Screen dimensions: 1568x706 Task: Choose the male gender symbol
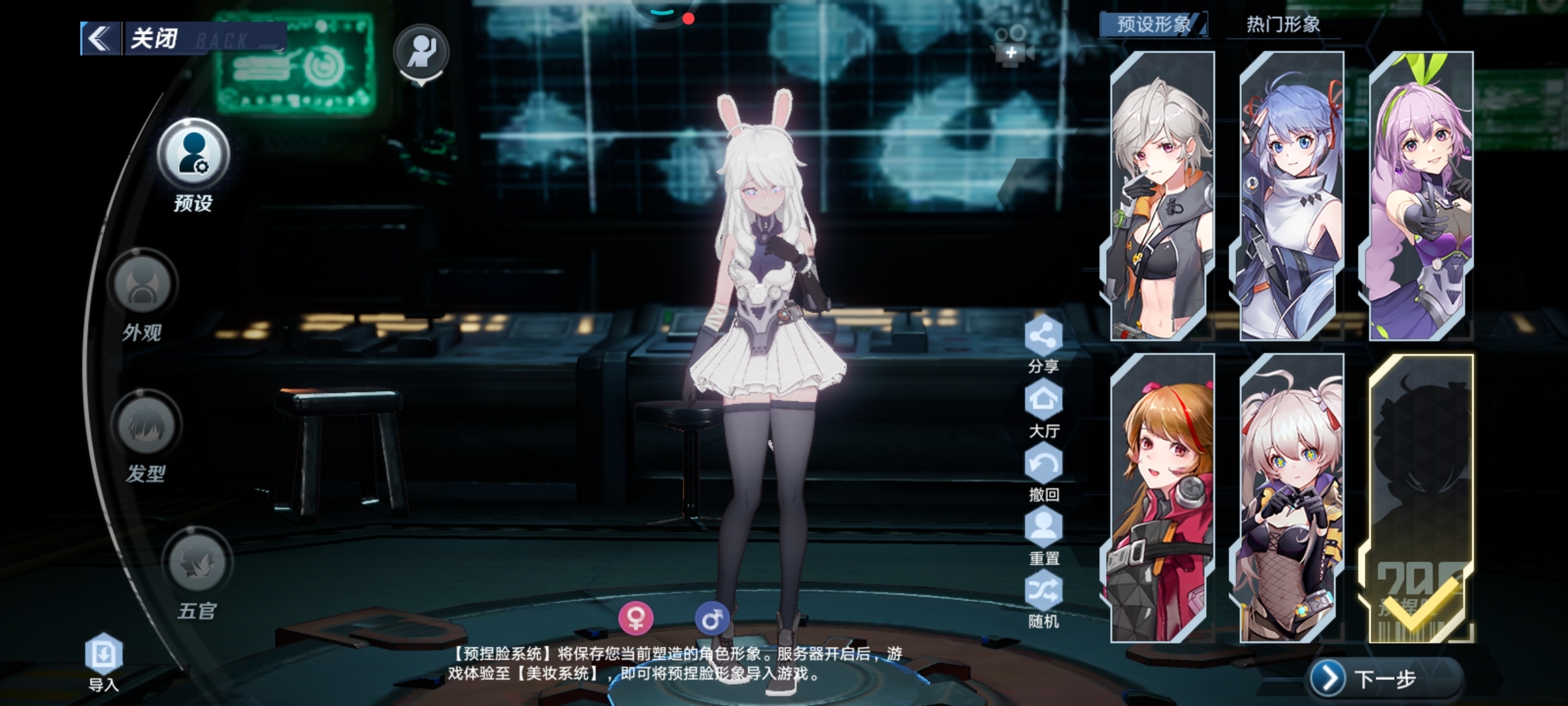[x=711, y=618]
